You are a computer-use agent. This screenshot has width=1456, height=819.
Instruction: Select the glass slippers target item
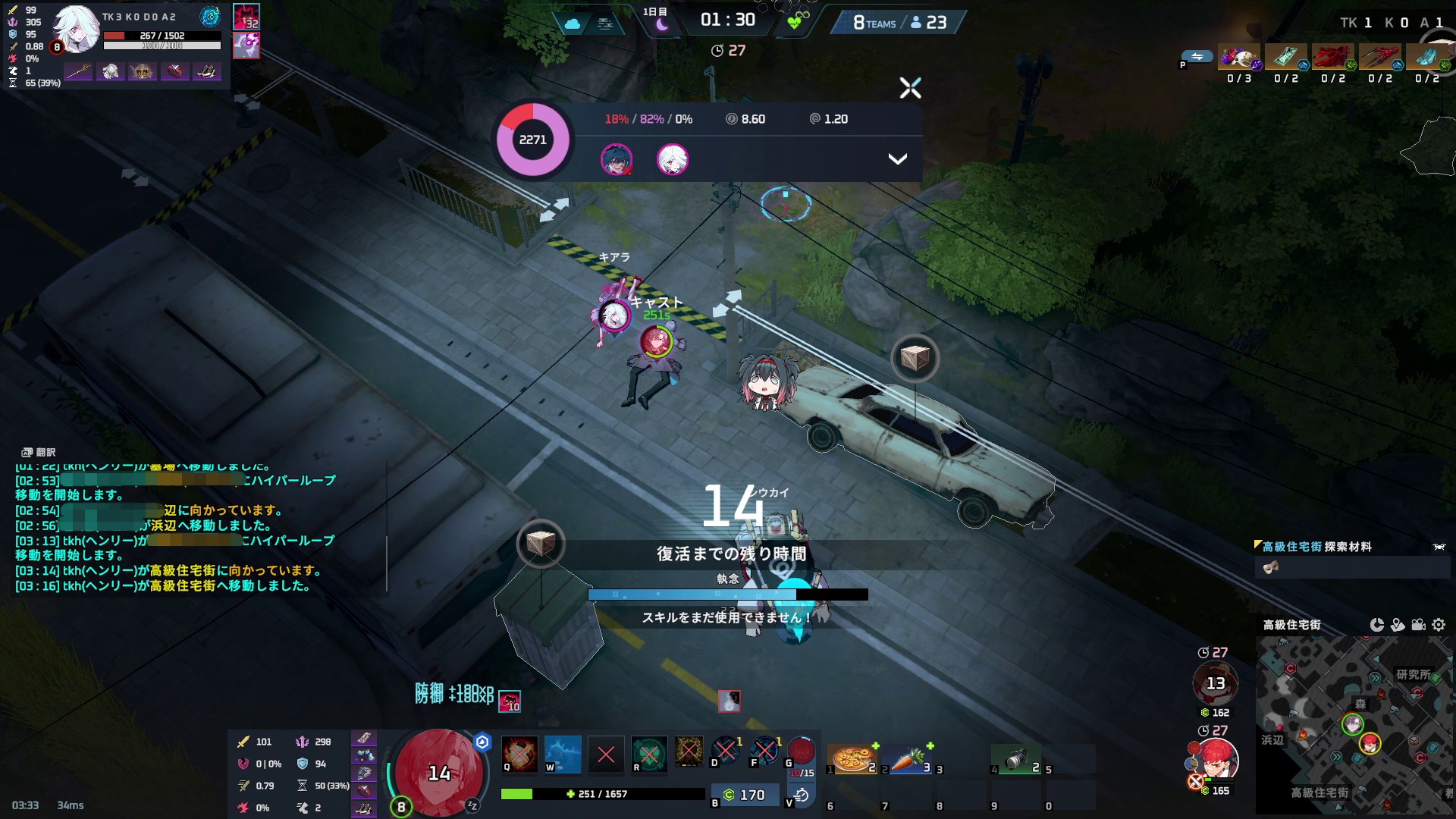coord(1426,58)
